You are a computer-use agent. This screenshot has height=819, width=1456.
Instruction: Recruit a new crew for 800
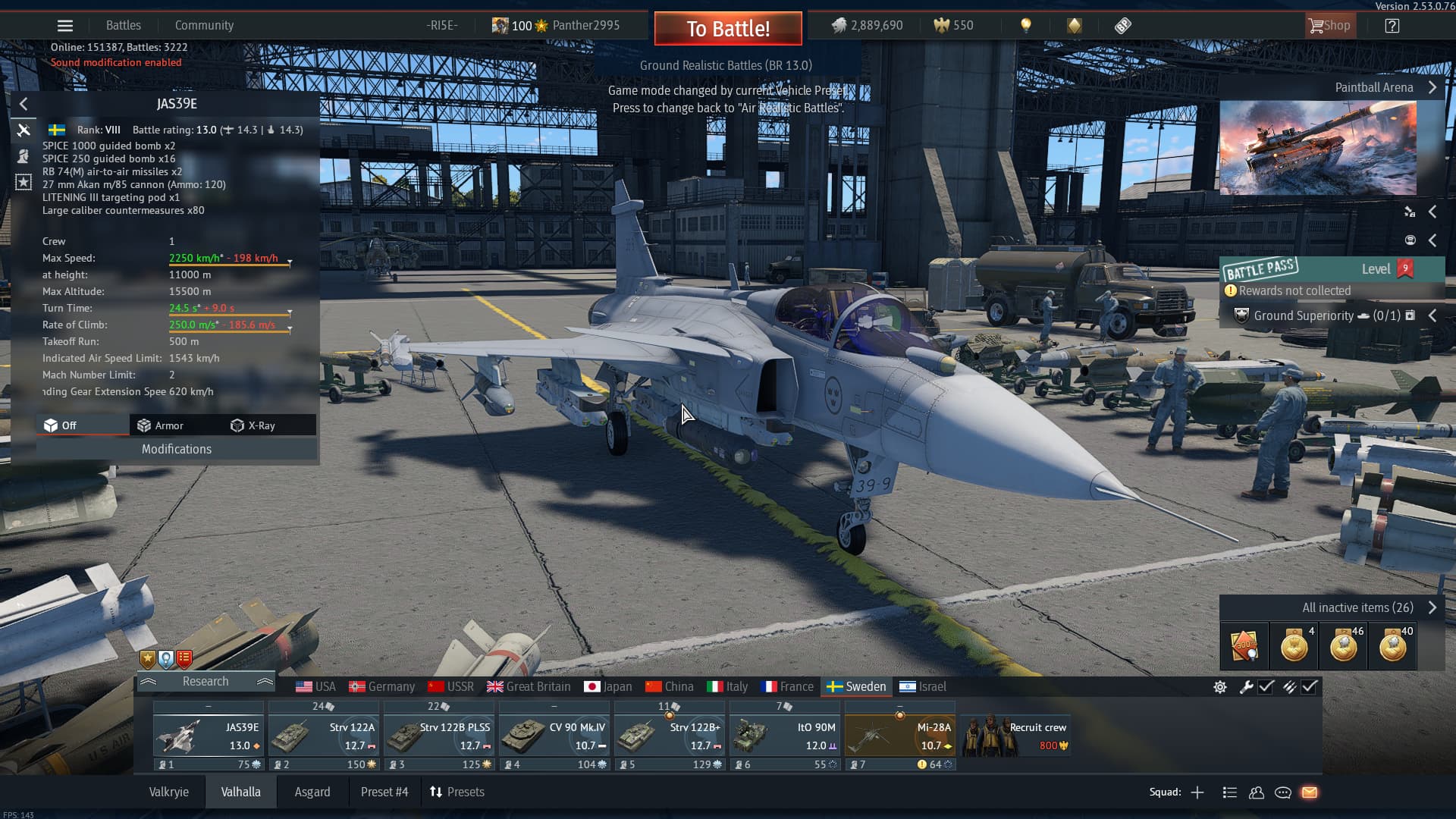click(x=1016, y=736)
